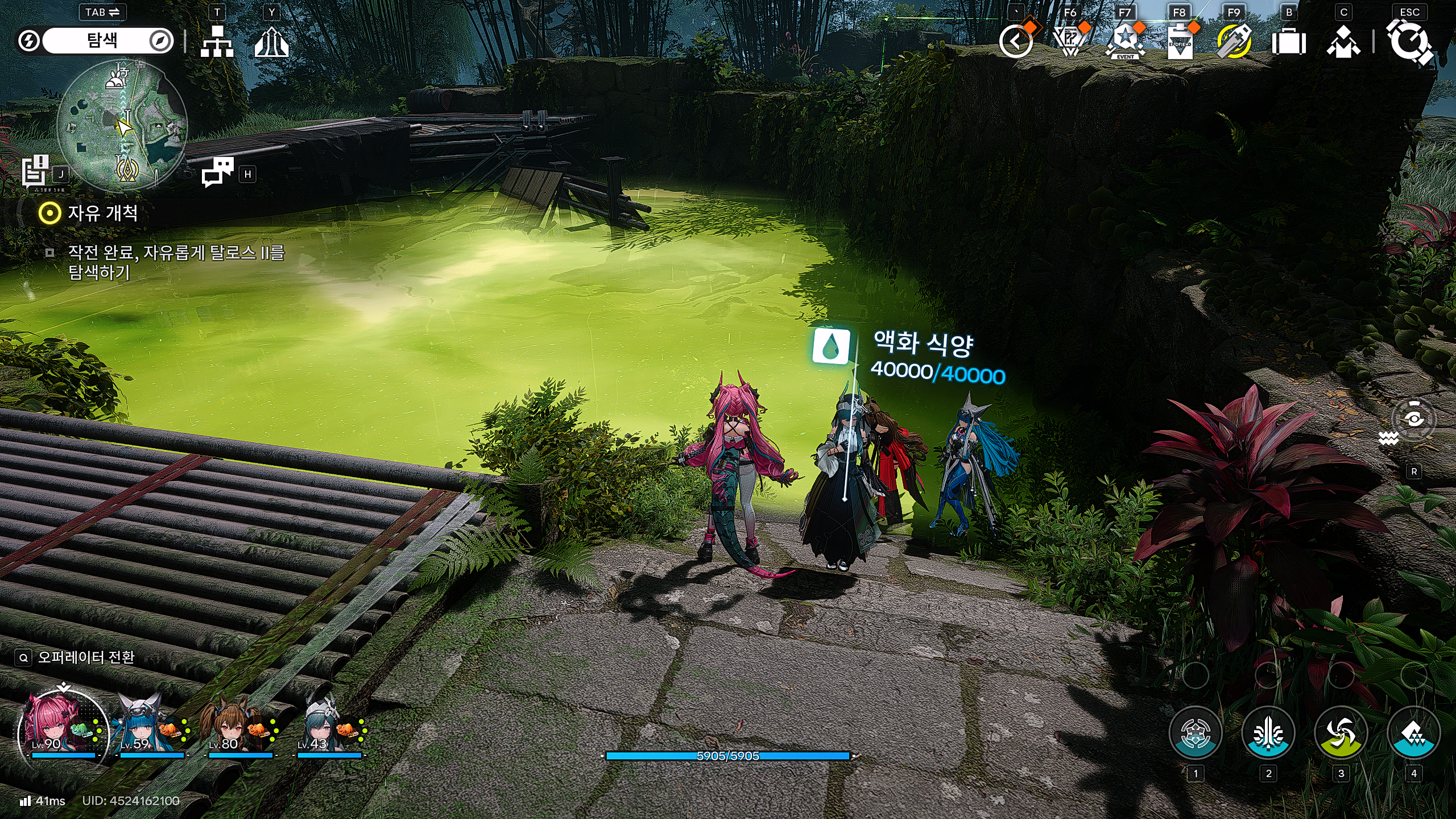The width and height of the screenshot is (1456, 819).
Task: Open the yellow ticket headhunt icon
Action: pos(1234,42)
